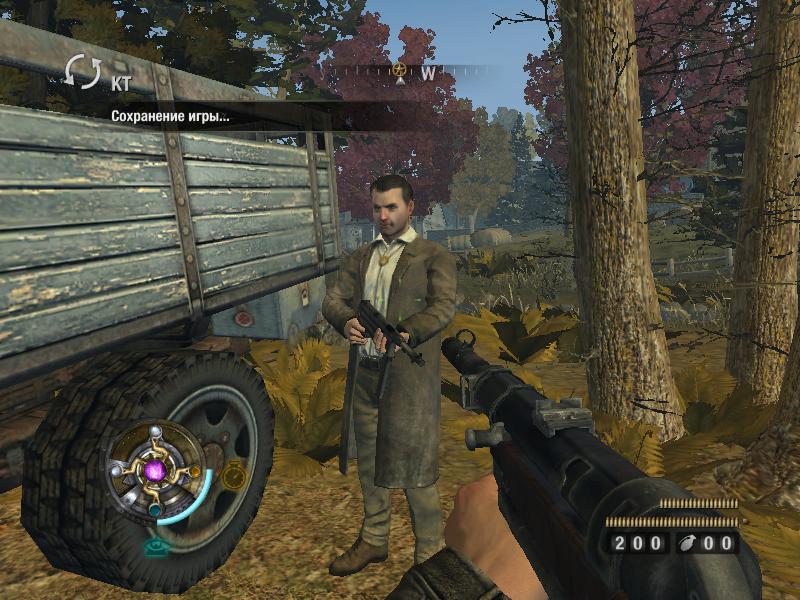Click the compass objective marker
The width and height of the screenshot is (800, 600).
[x=400, y=70]
